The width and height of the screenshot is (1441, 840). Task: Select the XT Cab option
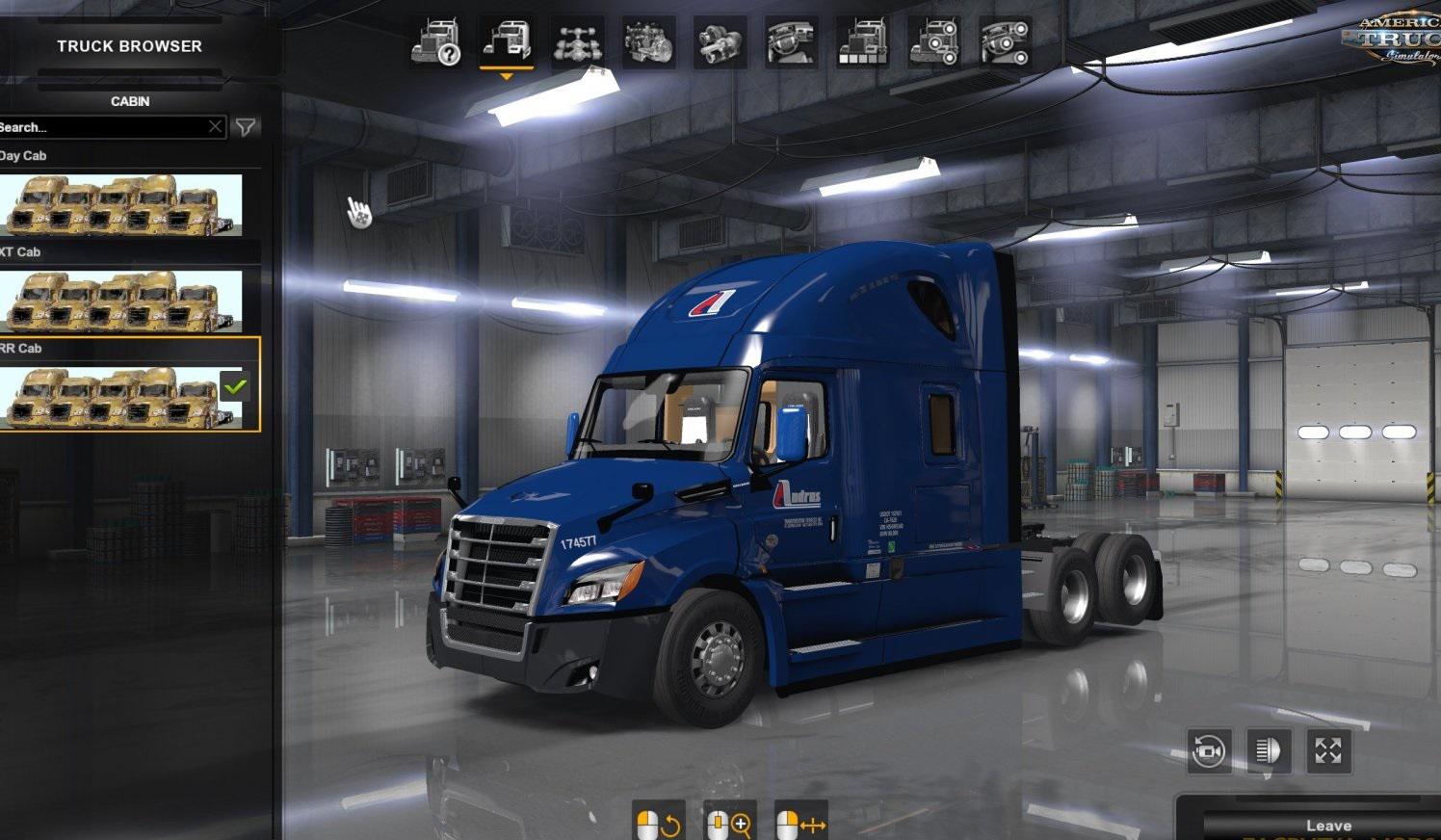click(x=120, y=302)
